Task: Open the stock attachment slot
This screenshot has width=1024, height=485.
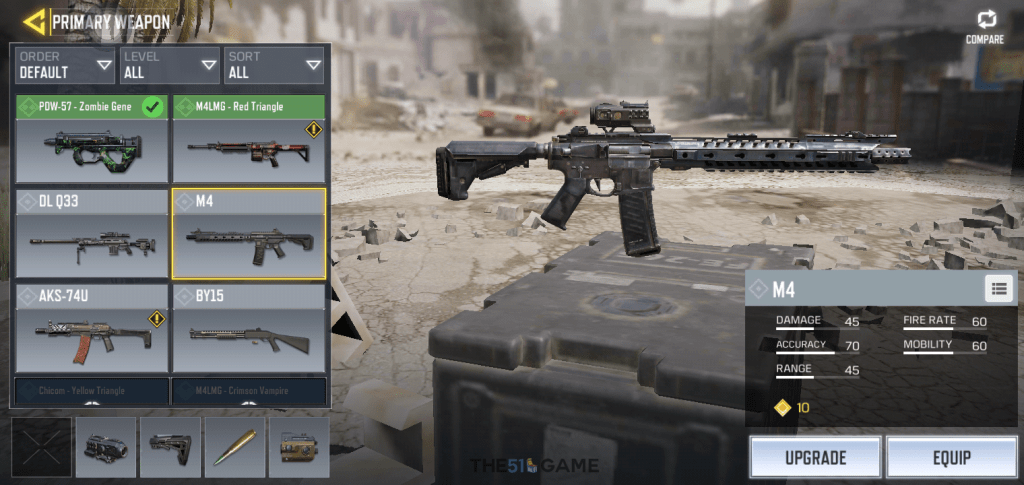Action: (171, 447)
